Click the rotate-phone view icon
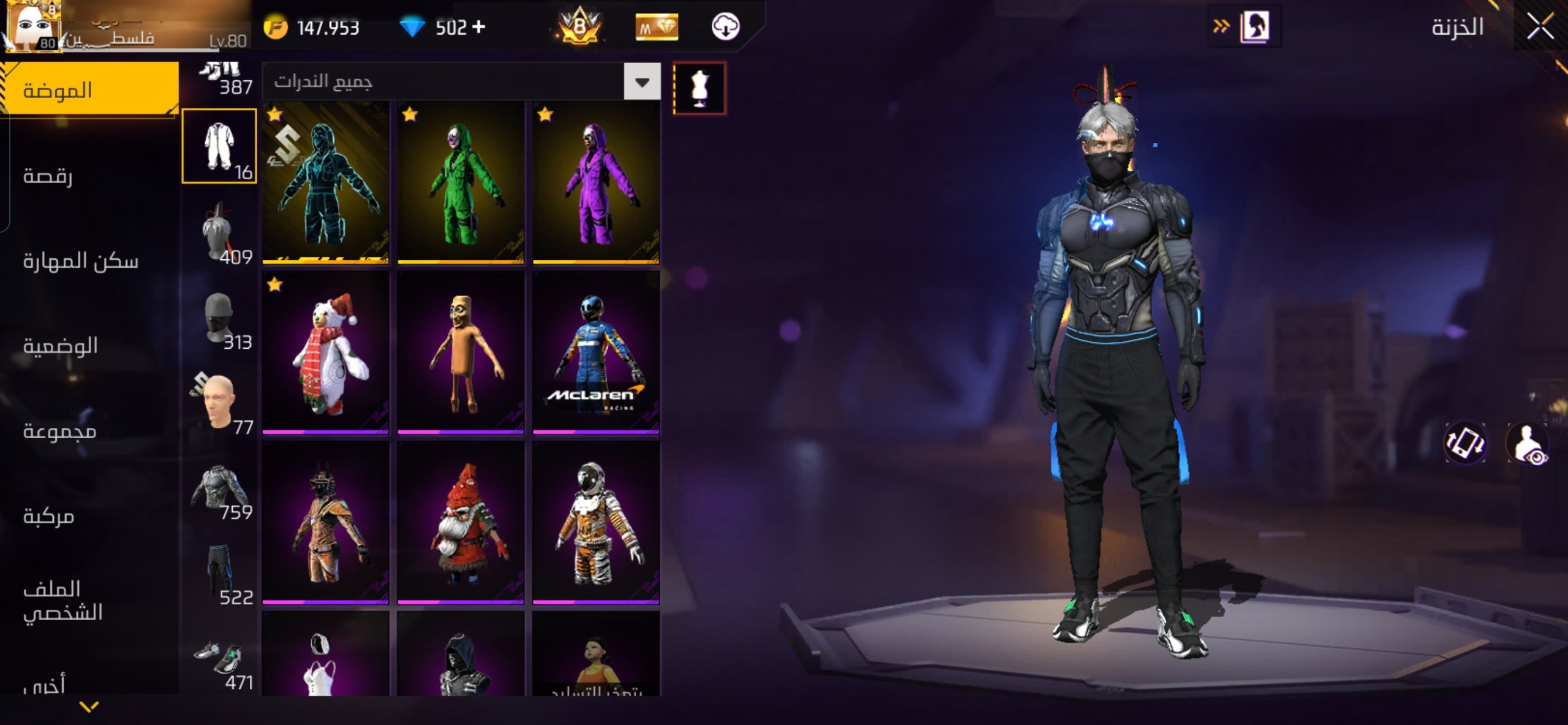The height and width of the screenshot is (725, 1568). pyautogui.click(x=1465, y=442)
